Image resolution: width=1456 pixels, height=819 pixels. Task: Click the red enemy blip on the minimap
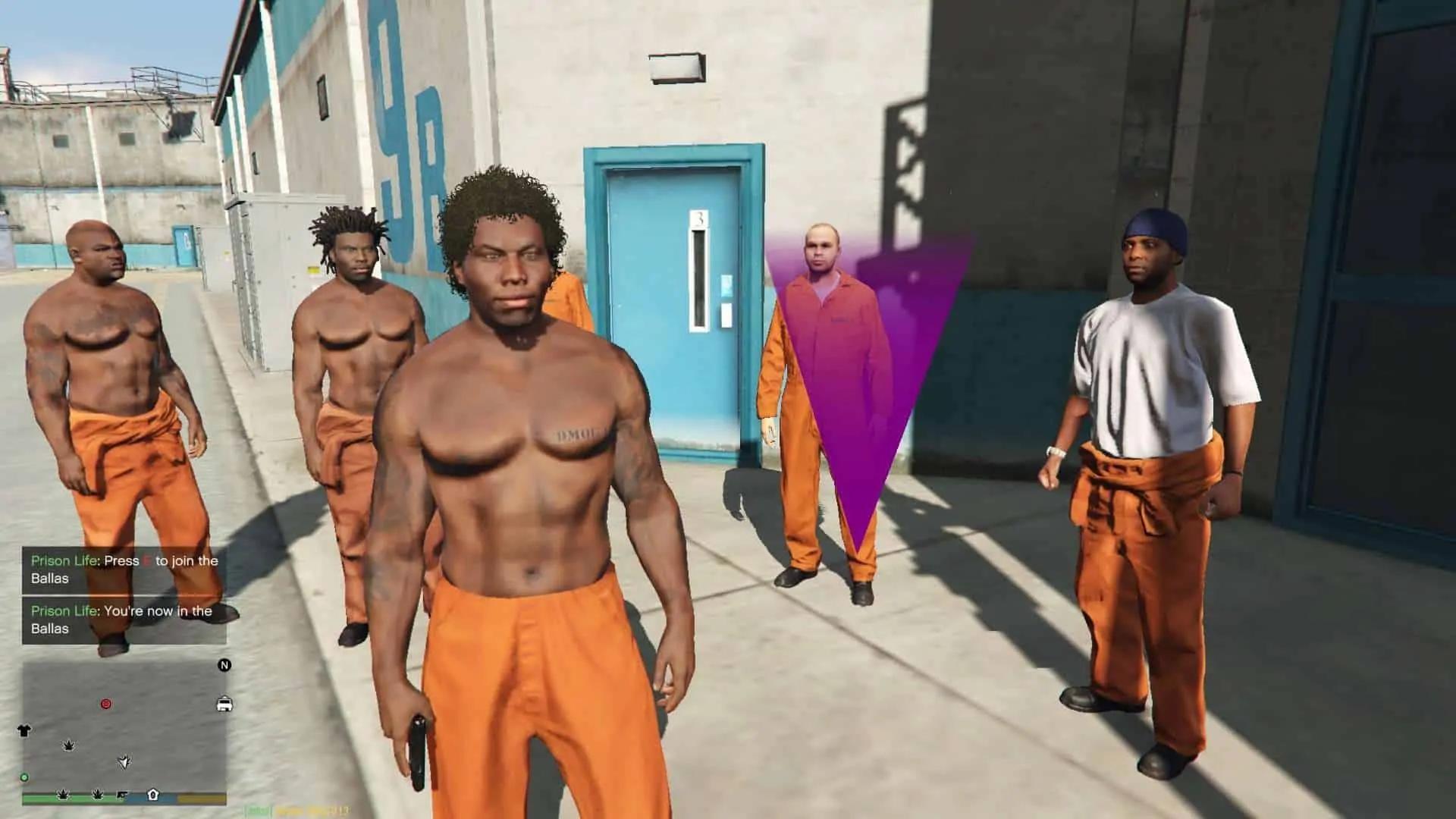tap(106, 704)
